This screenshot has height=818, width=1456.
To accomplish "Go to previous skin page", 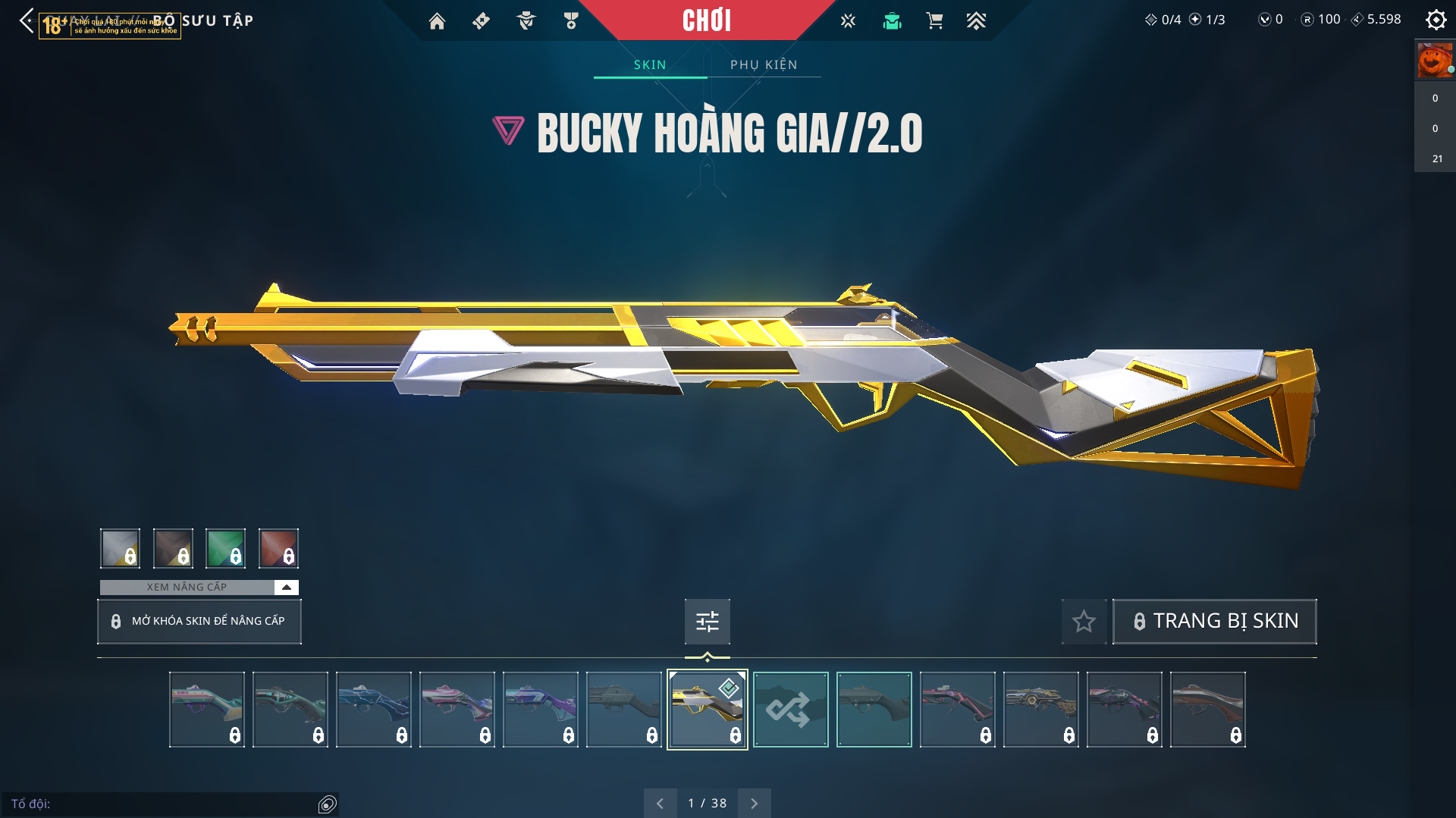I will click(660, 803).
